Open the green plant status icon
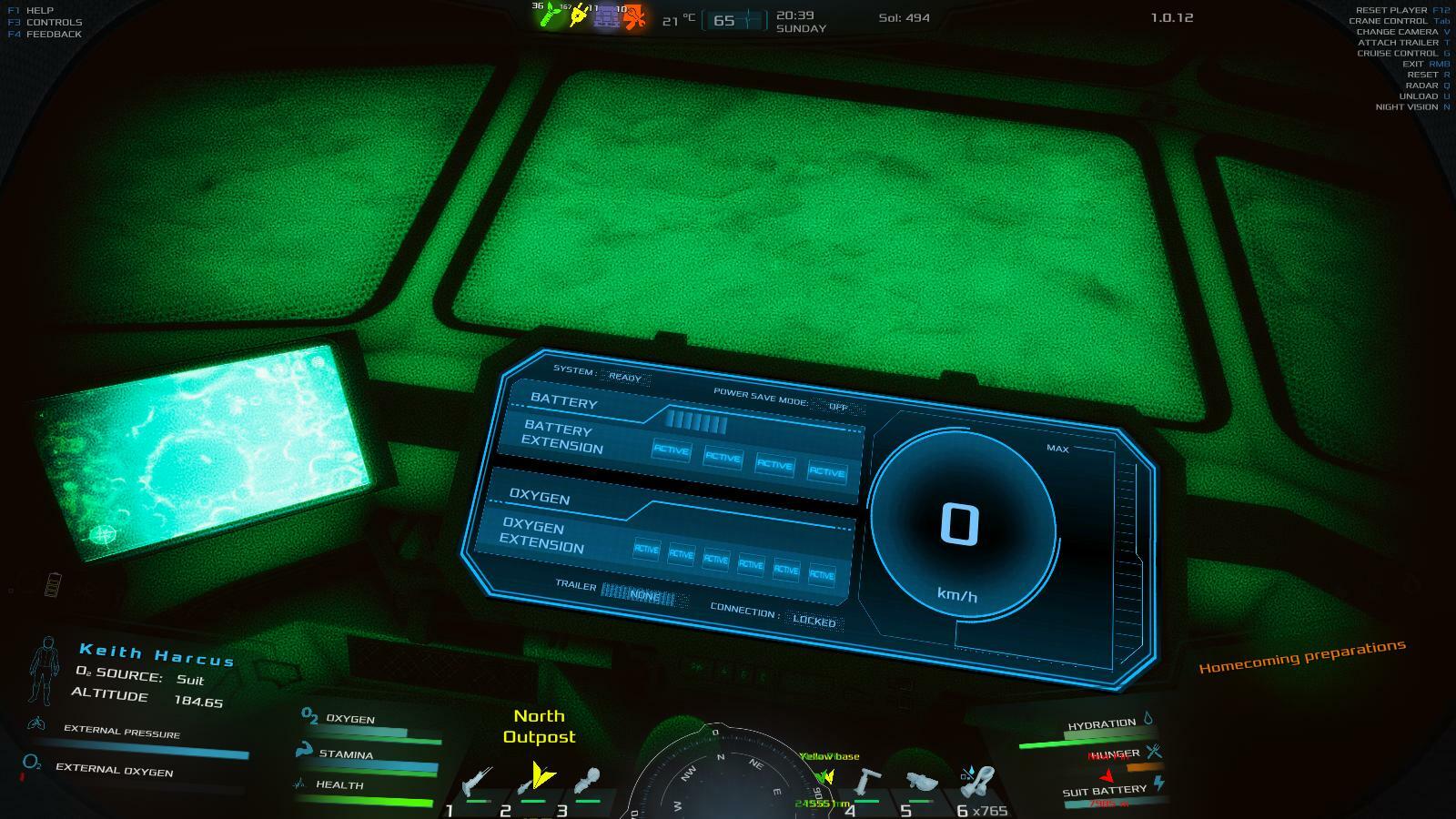1456x819 pixels. click(x=551, y=15)
